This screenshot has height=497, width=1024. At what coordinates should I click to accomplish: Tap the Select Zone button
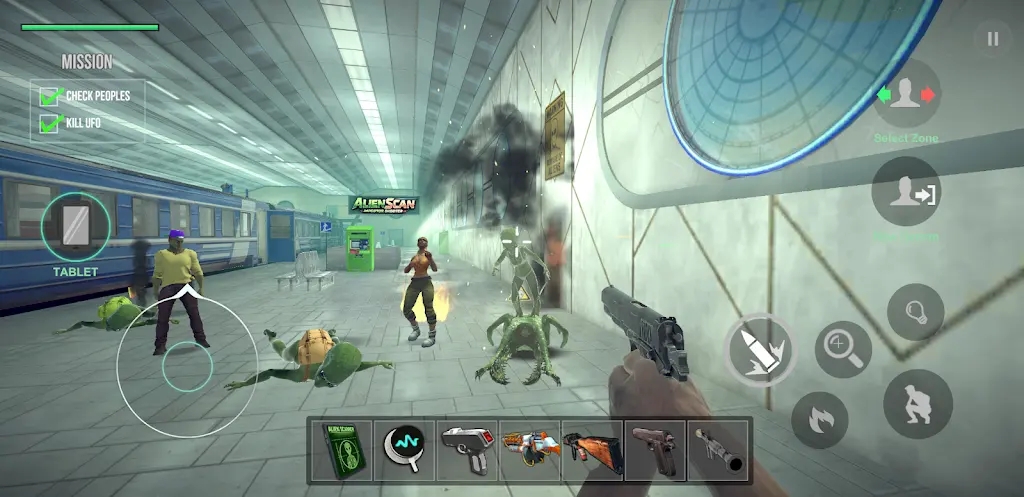tap(906, 96)
